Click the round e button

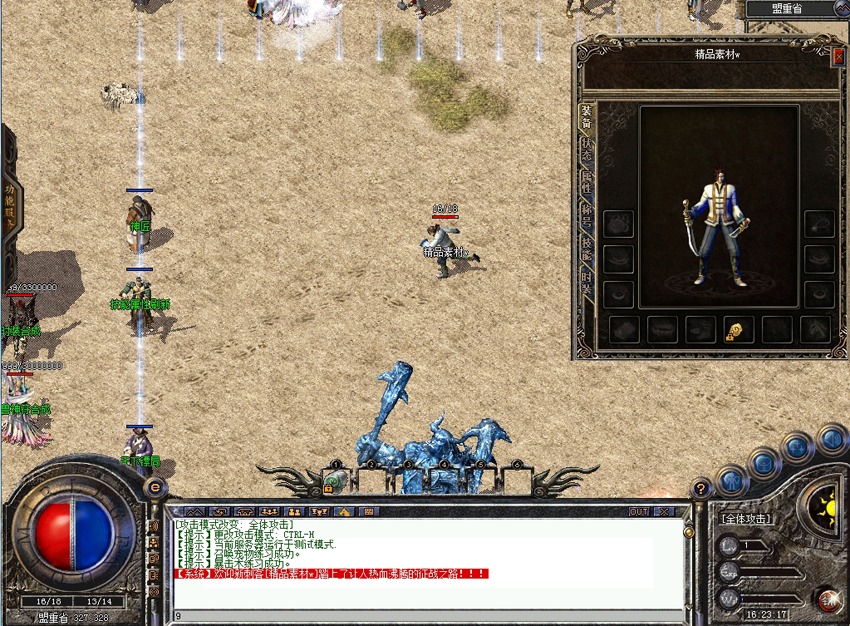(155, 486)
